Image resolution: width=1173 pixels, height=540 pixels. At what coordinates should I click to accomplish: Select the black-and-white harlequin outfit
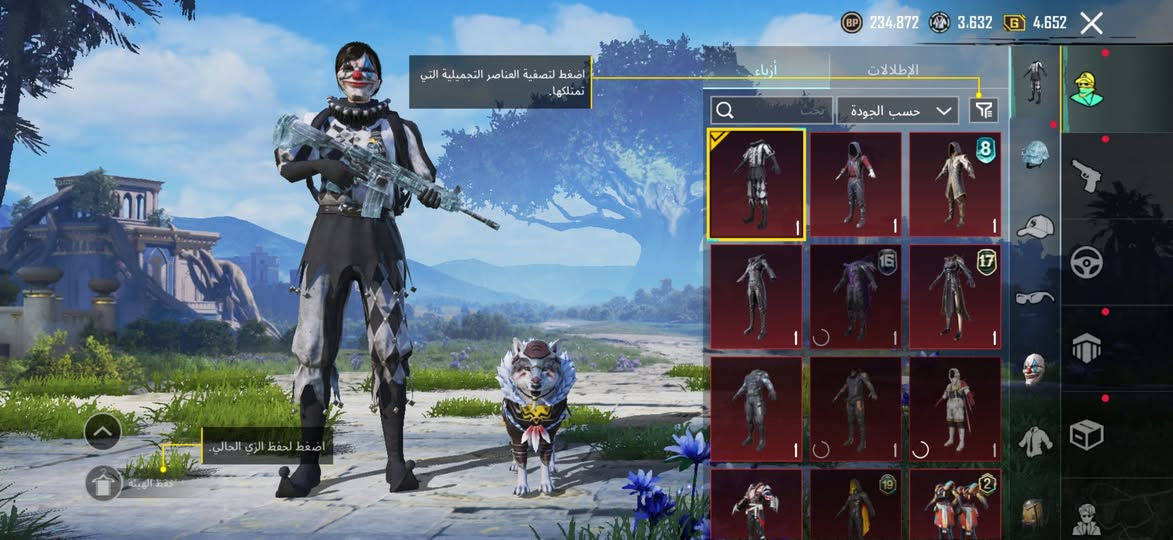point(756,184)
